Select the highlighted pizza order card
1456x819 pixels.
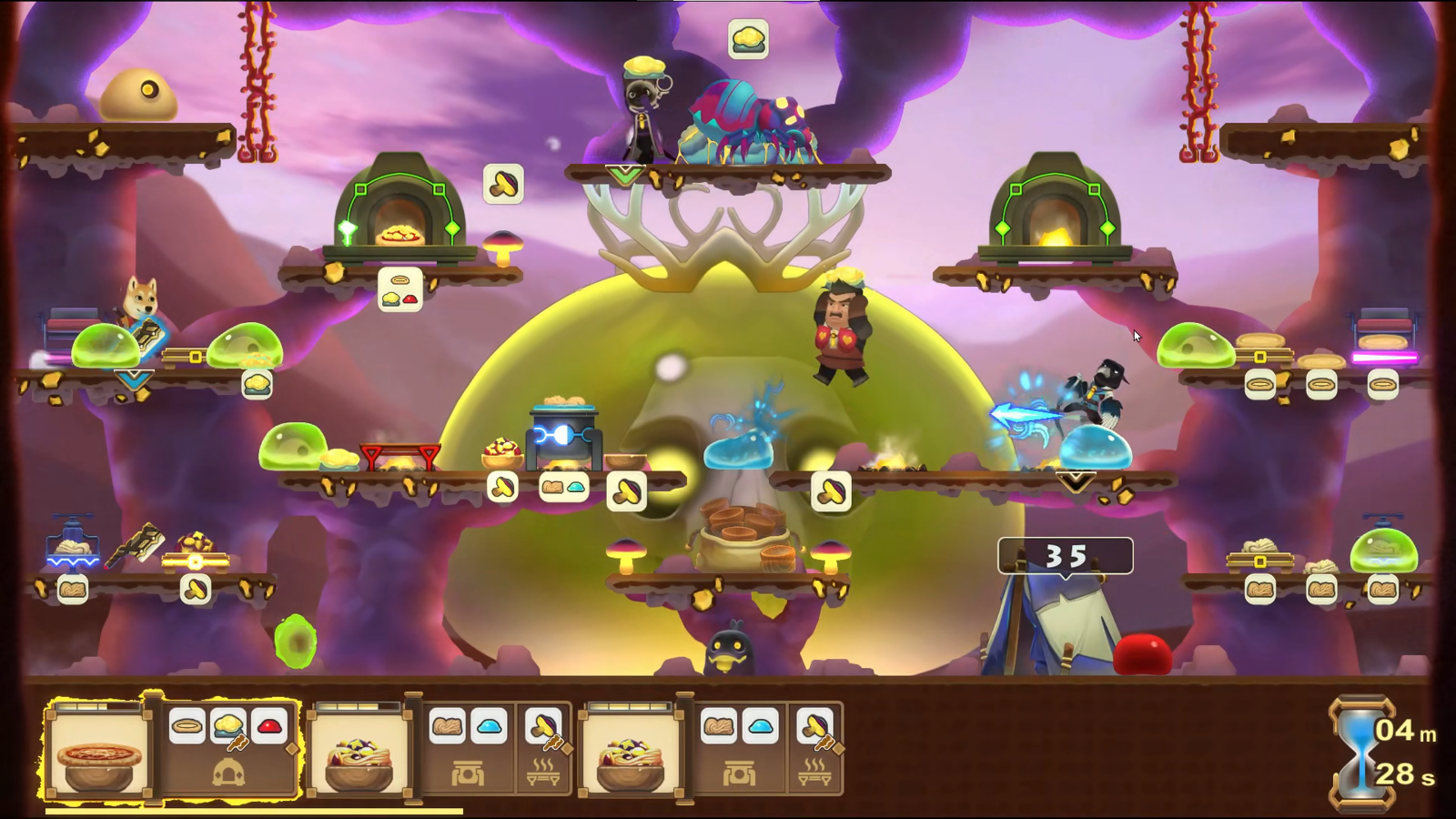tap(98, 753)
